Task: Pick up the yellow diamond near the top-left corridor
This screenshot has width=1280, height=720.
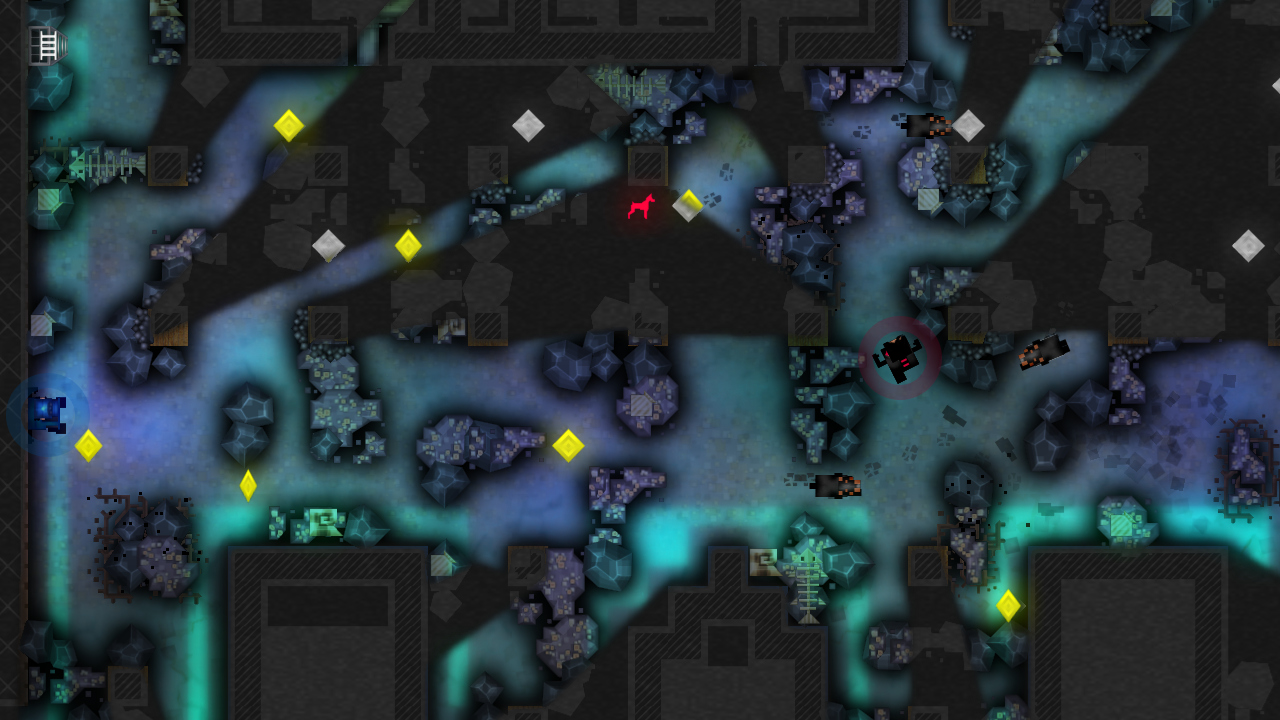Action: point(289,127)
